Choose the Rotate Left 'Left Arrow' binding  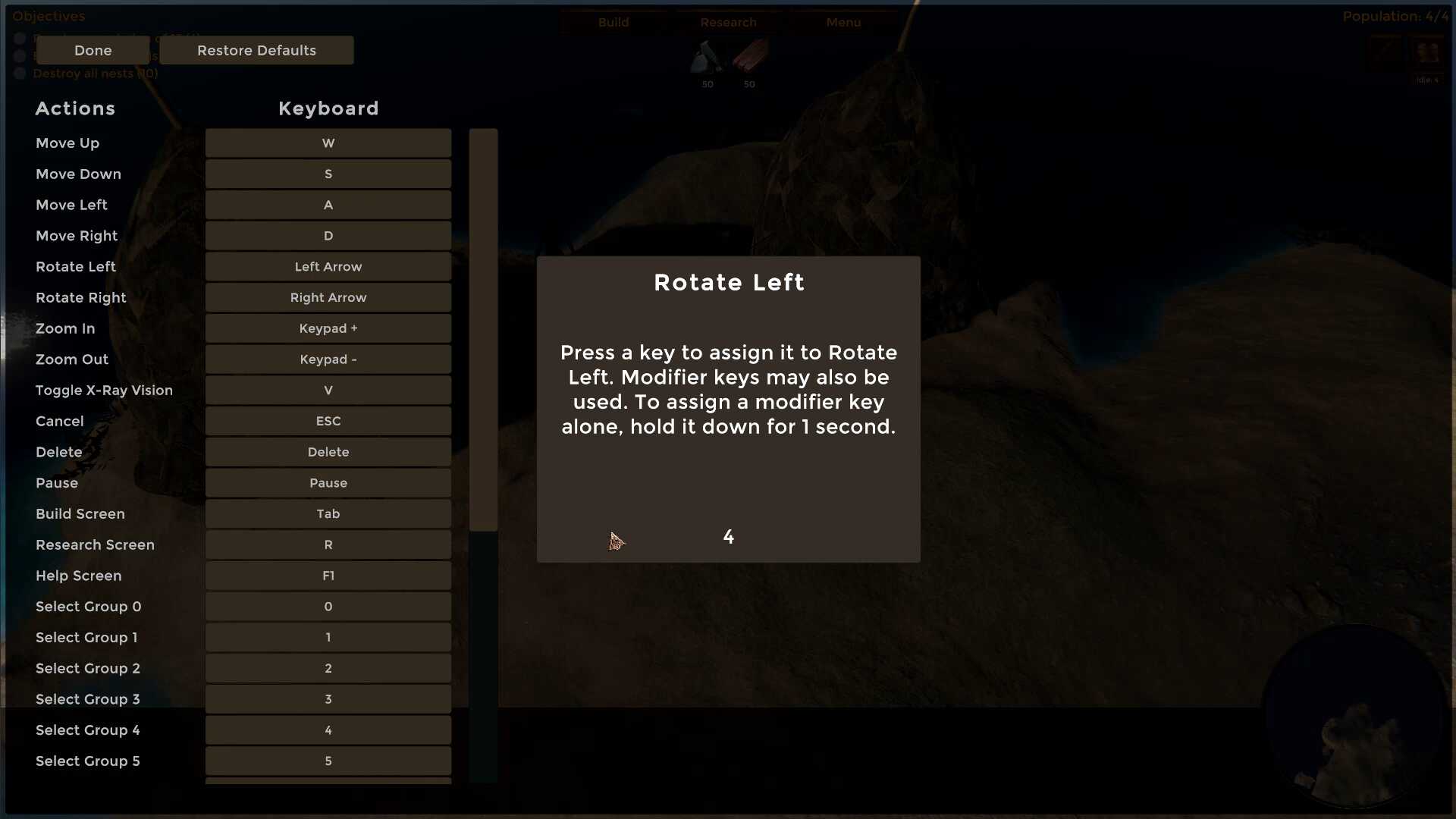click(328, 267)
